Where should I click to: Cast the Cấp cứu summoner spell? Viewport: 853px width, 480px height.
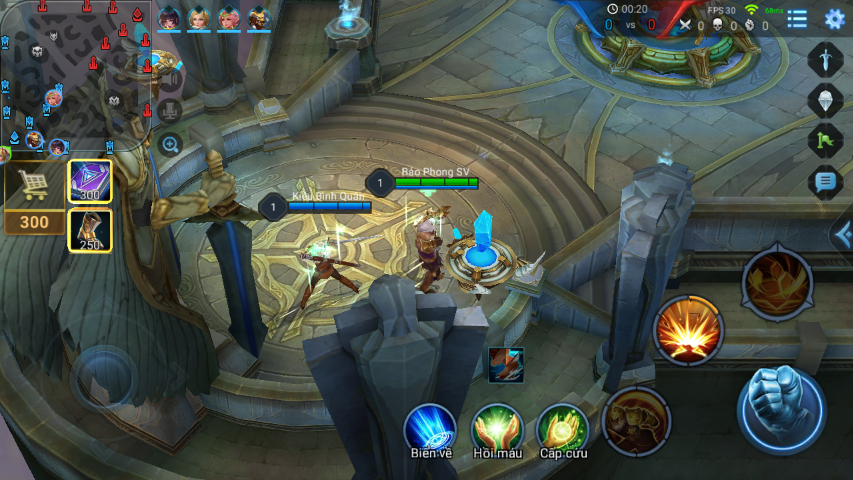[x=563, y=430]
